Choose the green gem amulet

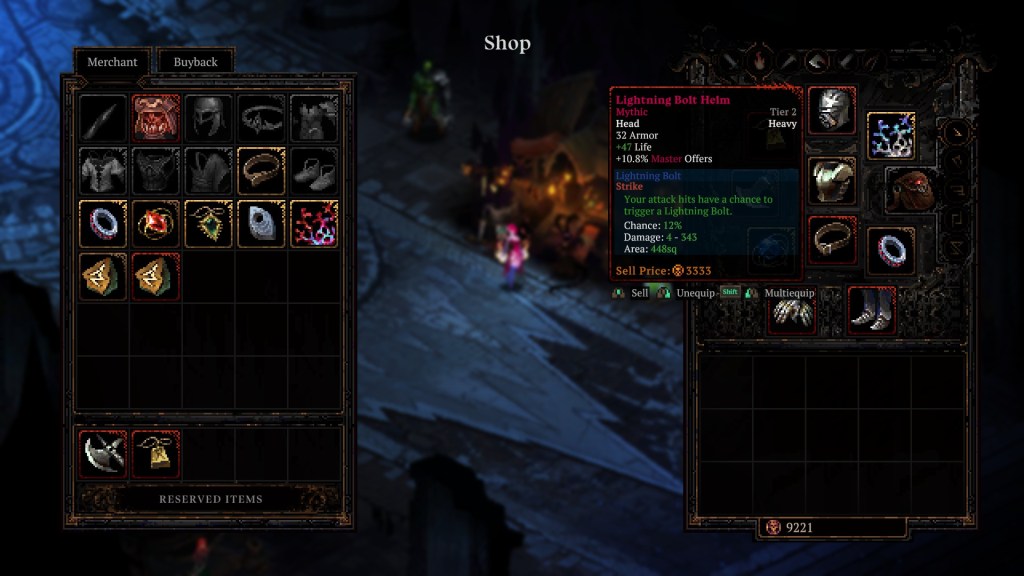coord(209,223)
